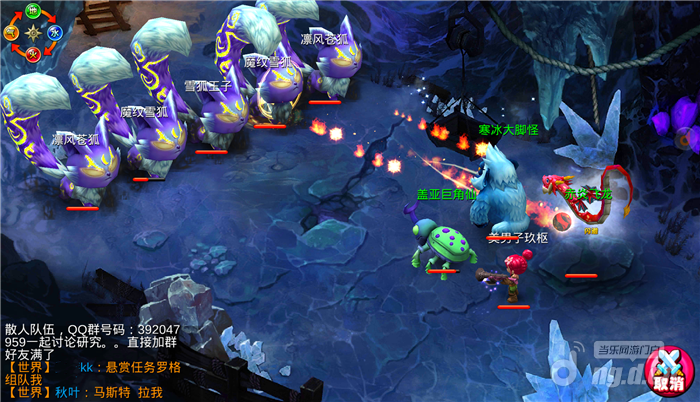This screenshot has height=402, width=700.
Task: Click player name kk in world chat
Action: (87, 367)
